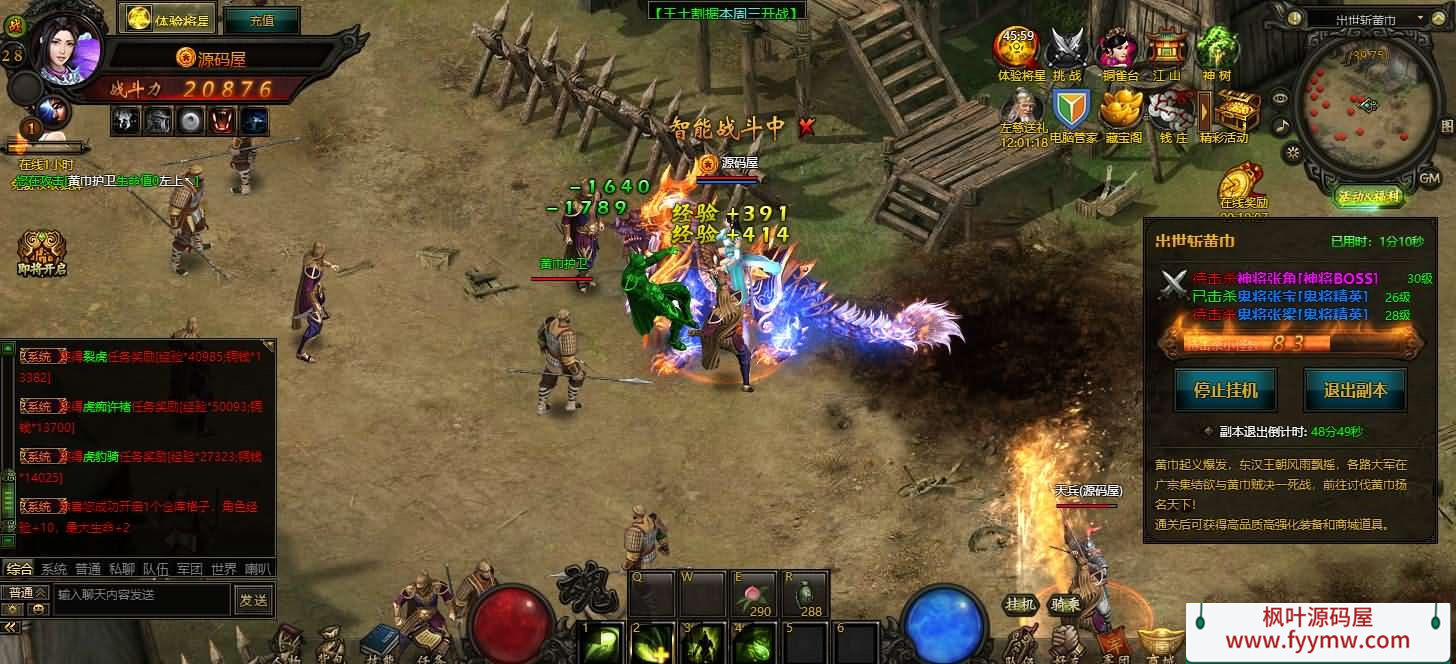Open the 即将开启 coming soon icon
Viewport: 1456px width, 664px height.
pyautogui.click(x=41, y=252)
